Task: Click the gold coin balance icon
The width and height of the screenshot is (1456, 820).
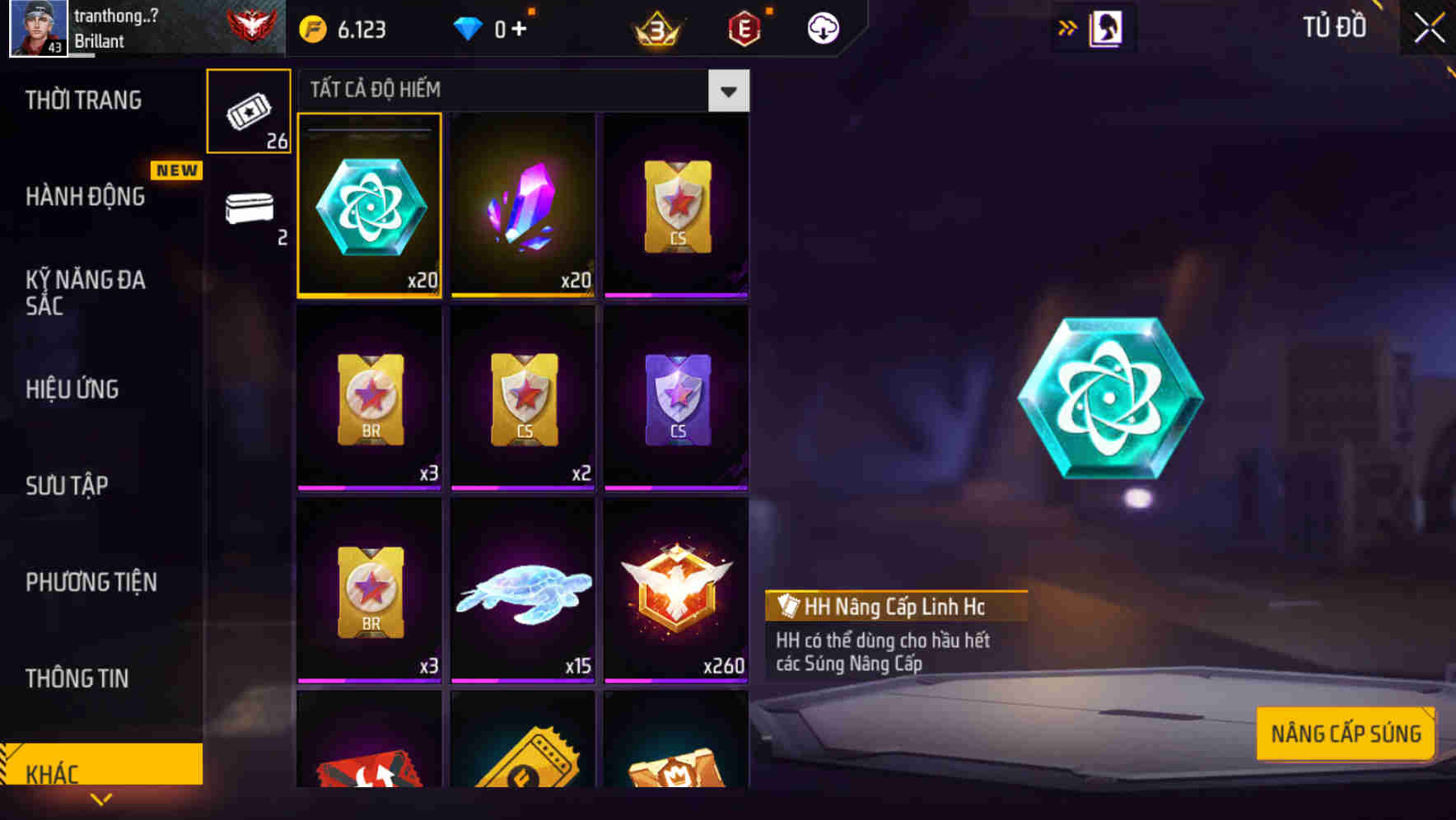Action: [311, 27]
